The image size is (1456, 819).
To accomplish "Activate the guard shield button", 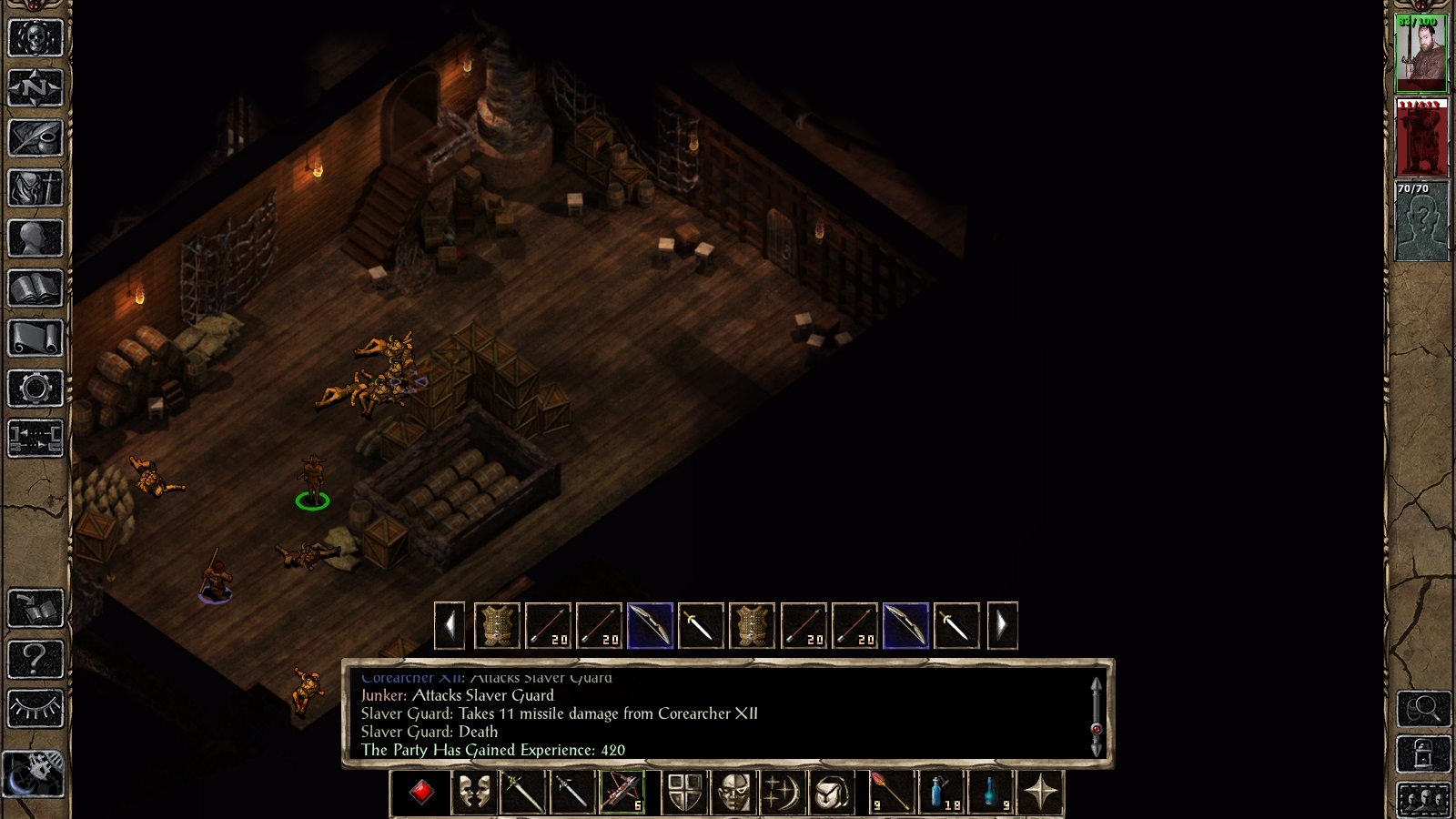I will pyautogui.click(x=684, y=793).
